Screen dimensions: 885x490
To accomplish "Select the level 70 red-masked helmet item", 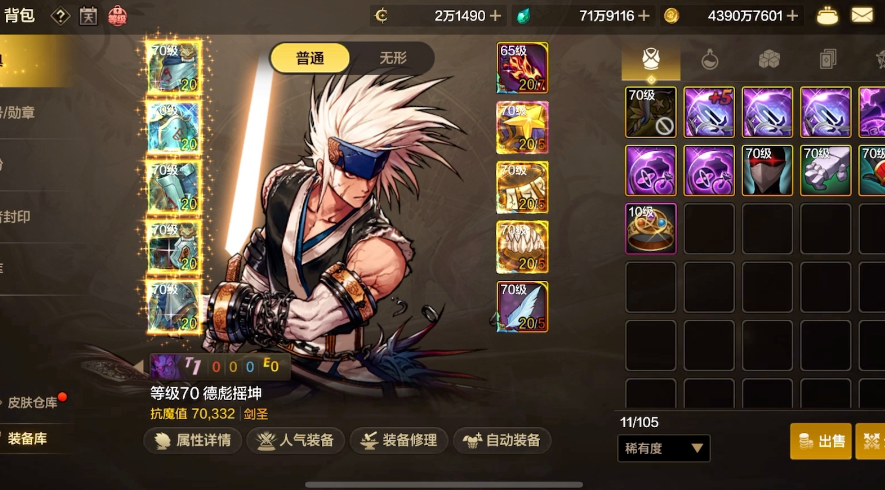I will pyautogui.click(x=768, y=170).
